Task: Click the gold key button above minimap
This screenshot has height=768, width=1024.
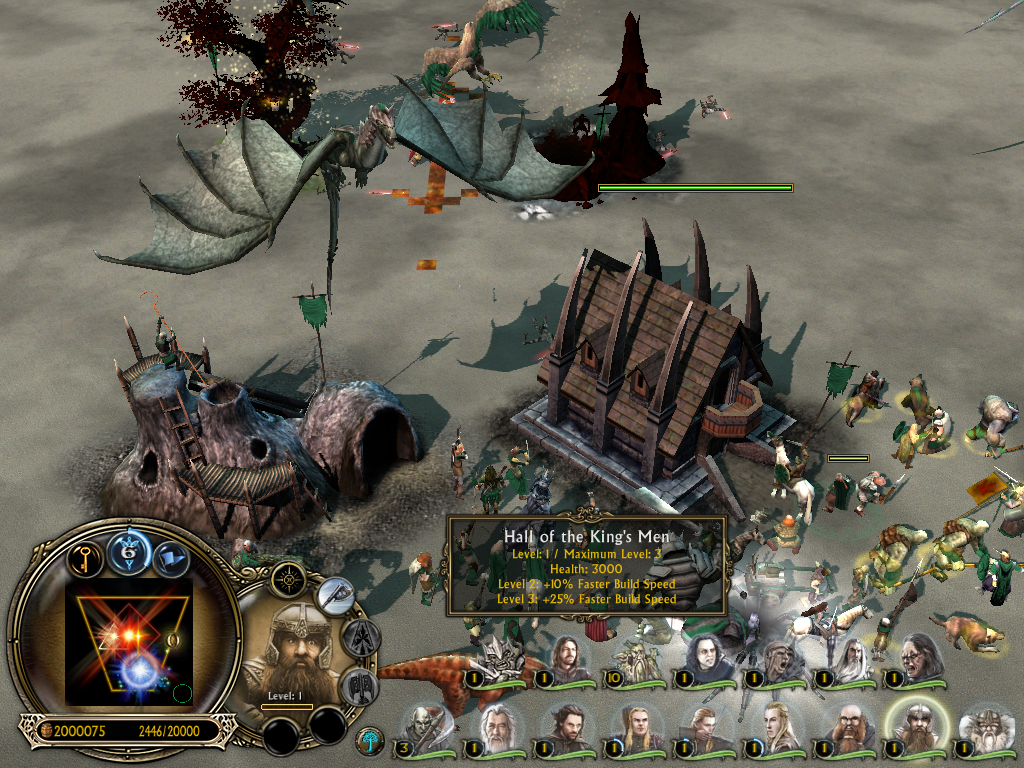Action: point(86,555)
